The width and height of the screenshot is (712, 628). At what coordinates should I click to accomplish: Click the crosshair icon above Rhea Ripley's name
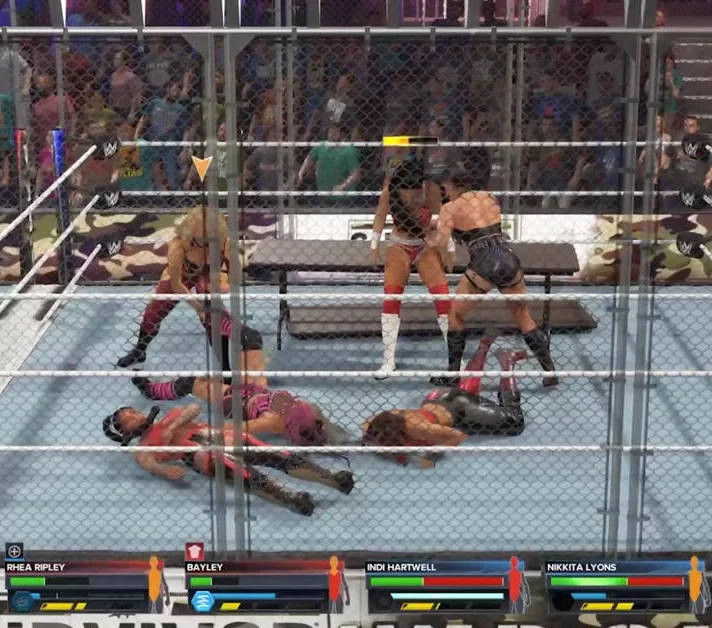tap(14, 551)
